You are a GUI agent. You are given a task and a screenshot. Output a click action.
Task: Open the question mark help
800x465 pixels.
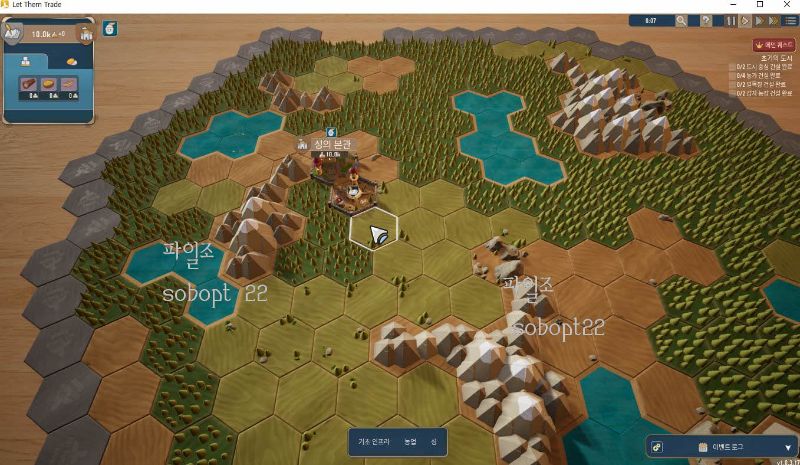(706, 20)
